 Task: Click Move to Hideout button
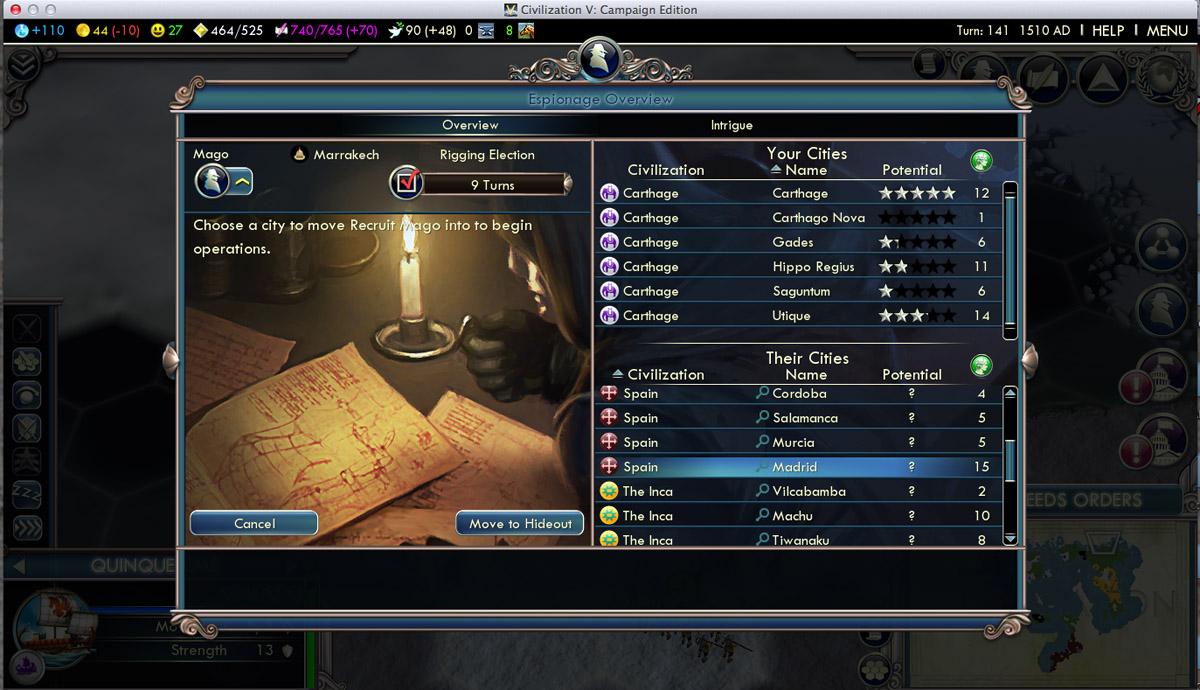point(520,523)
